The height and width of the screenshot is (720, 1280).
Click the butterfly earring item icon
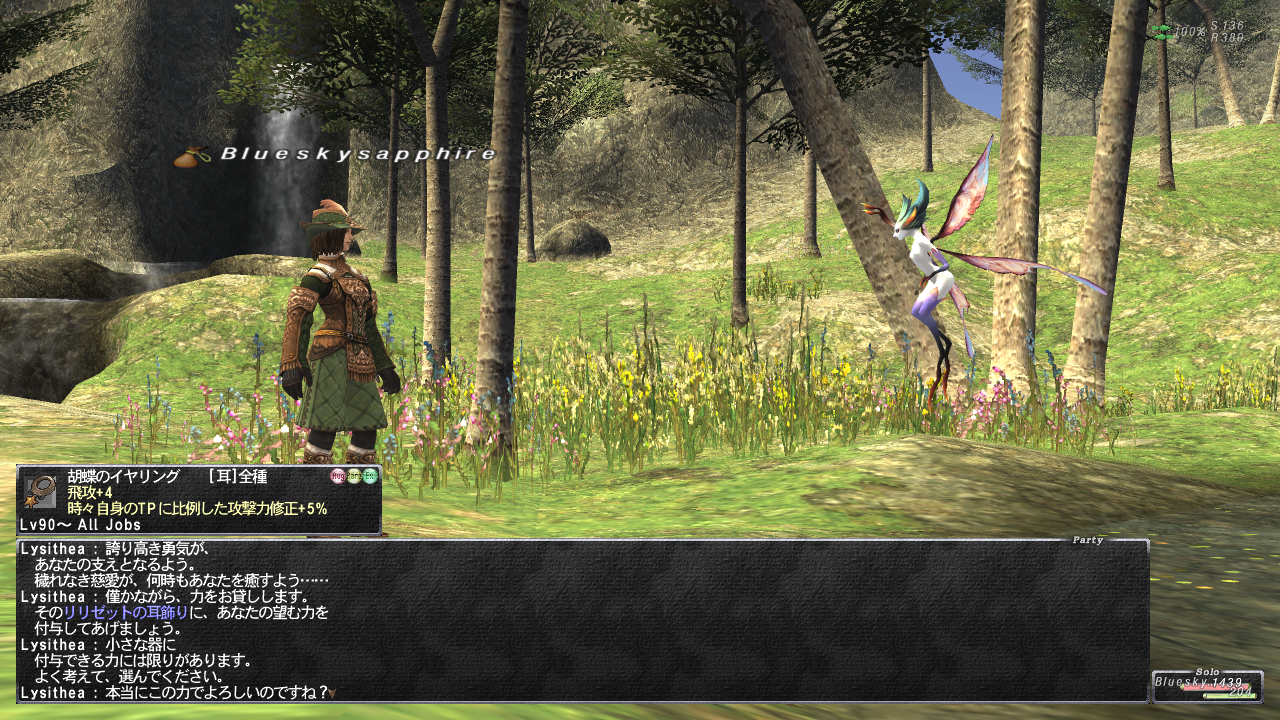point(40,491)
